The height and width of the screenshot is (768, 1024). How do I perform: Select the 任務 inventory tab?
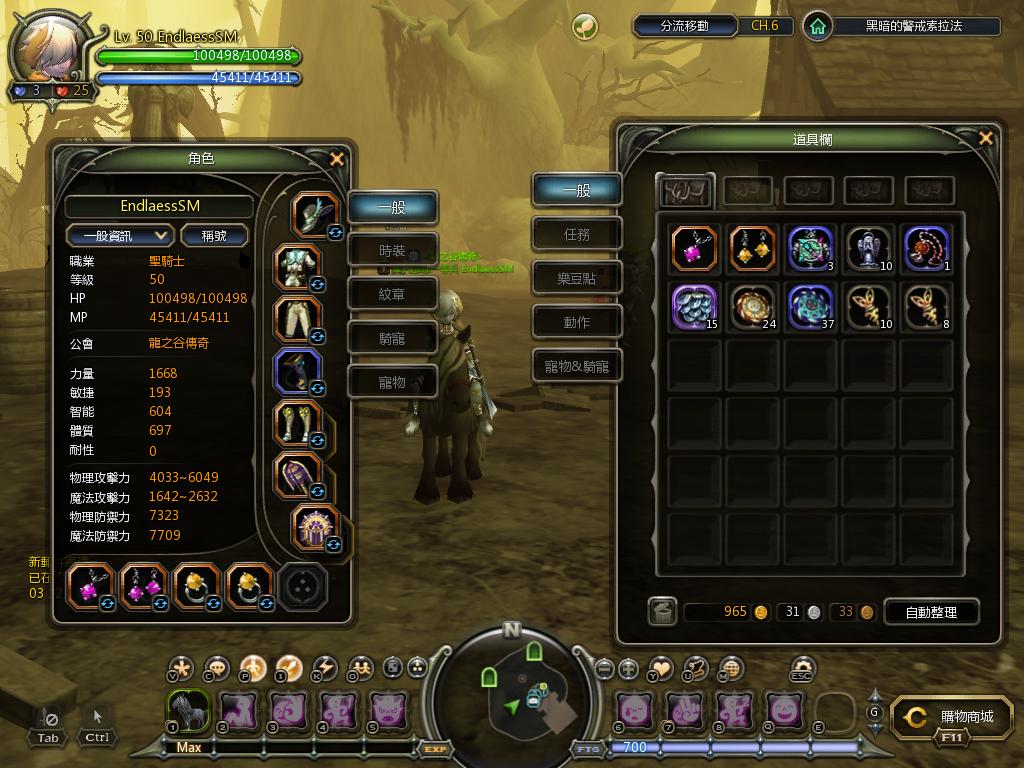coord(577,234)
